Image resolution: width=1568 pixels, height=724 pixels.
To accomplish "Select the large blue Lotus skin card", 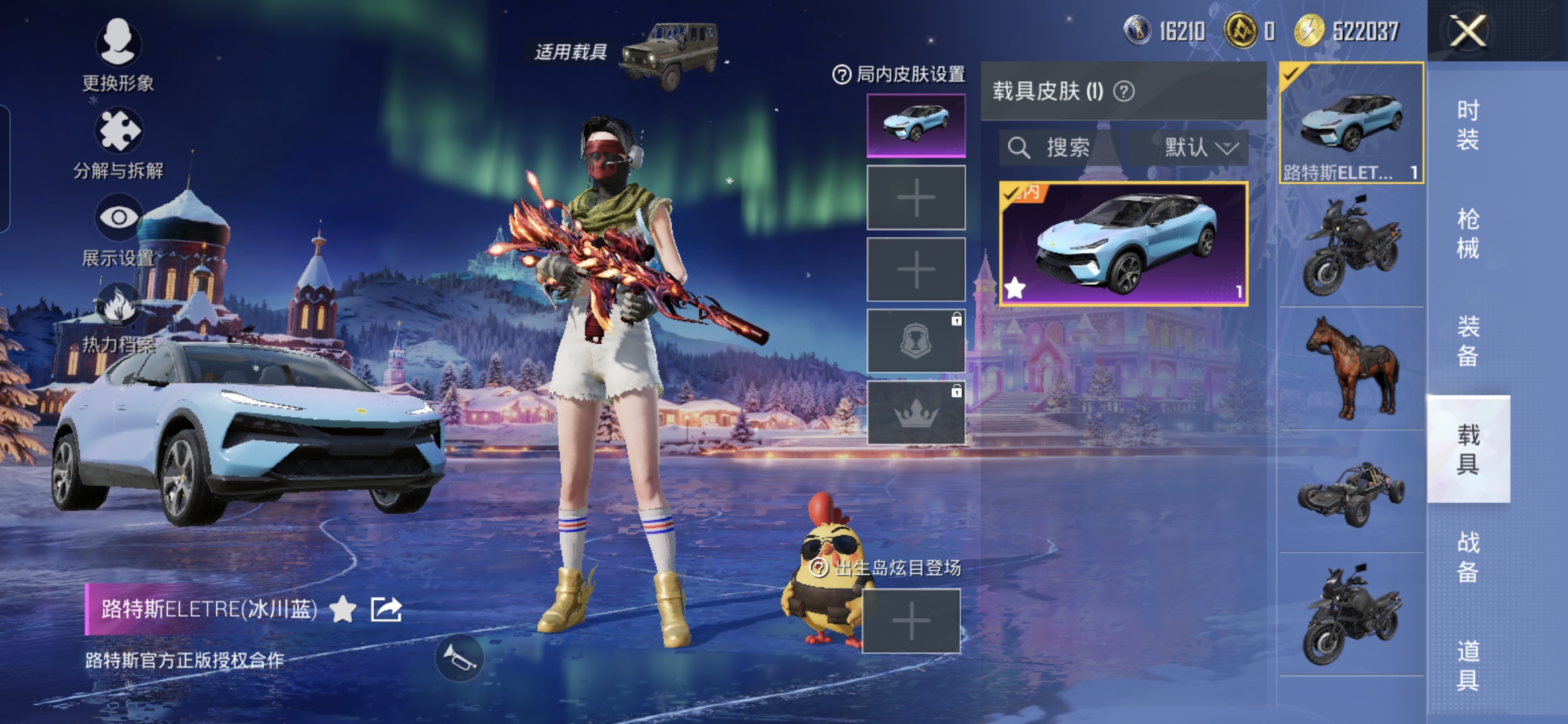I will [1123, 244].
